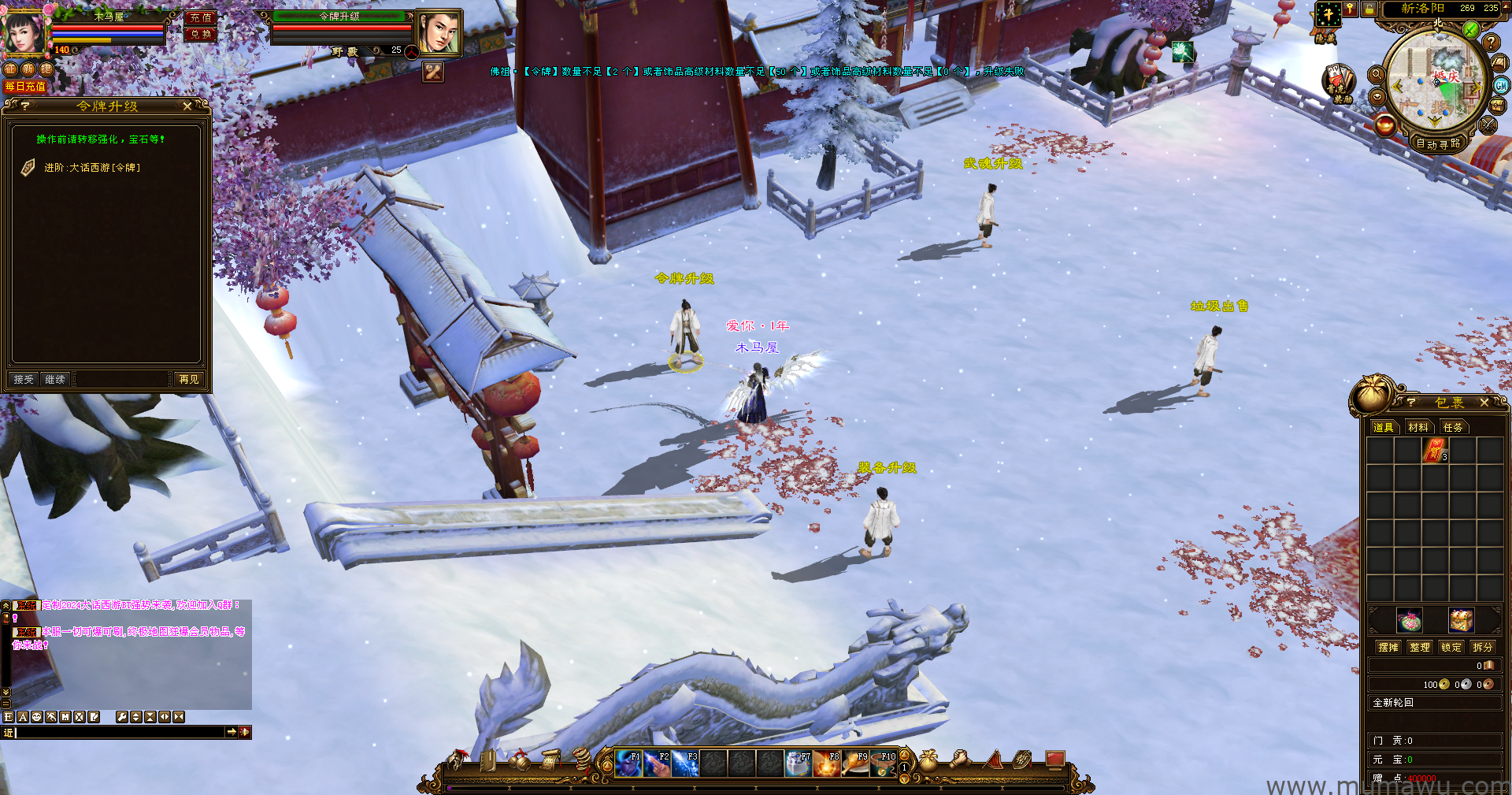Choose the 进阶:大话西游[令牌] dialogue option
The height and width of the screenshot is (795, 1512).
[x=91, y=168]
